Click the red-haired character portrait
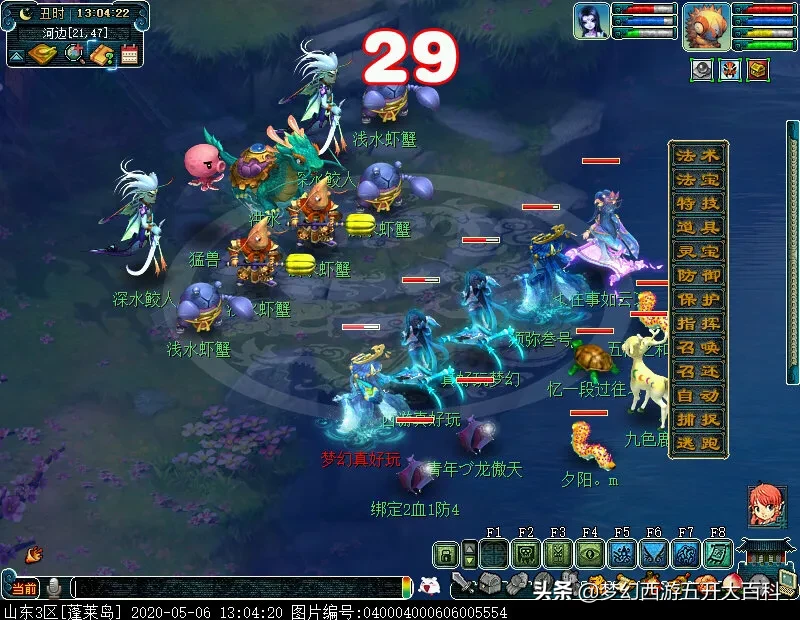 pos(767,506)
